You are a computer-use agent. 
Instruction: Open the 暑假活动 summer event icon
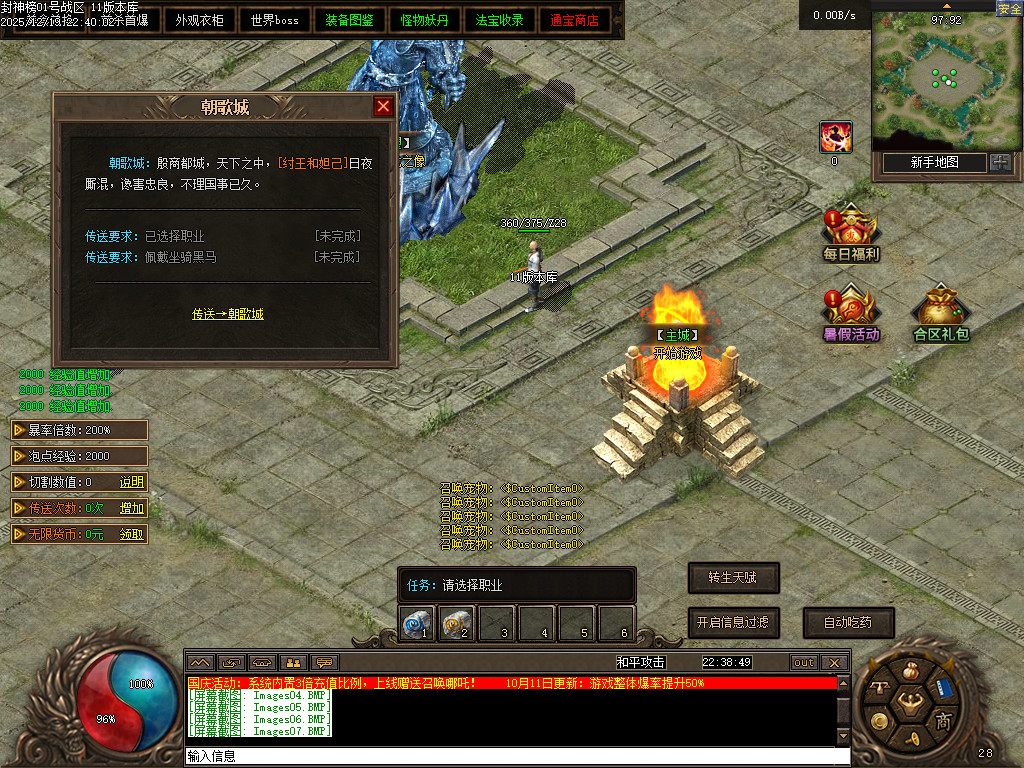click(x=851, y=313)
